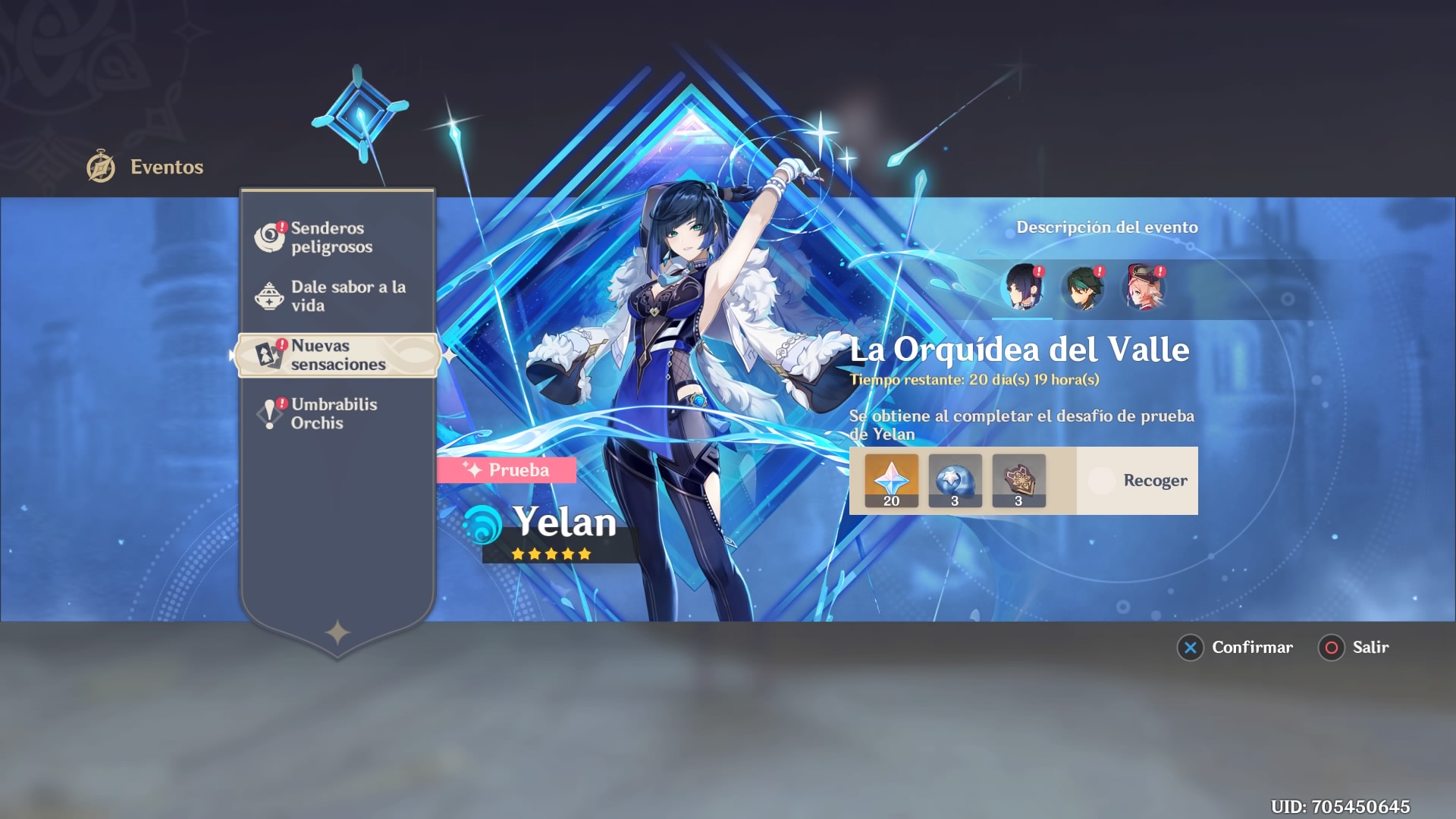Select Xiao's portrait with notification badge
1456x819 pixels.
click(1082, 288)
